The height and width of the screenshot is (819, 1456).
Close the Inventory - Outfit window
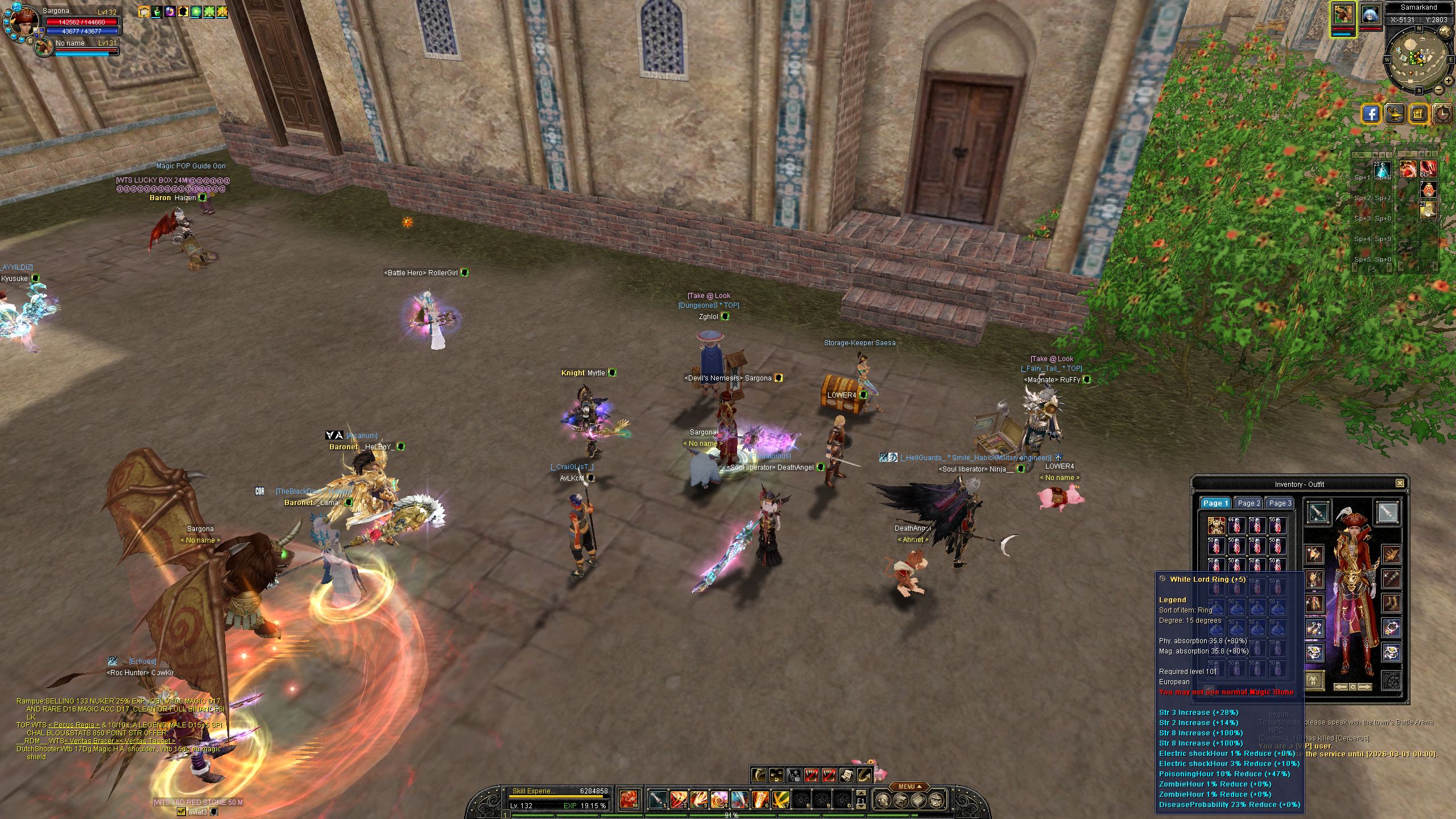pyautogui.click(x=1400, y=483)
